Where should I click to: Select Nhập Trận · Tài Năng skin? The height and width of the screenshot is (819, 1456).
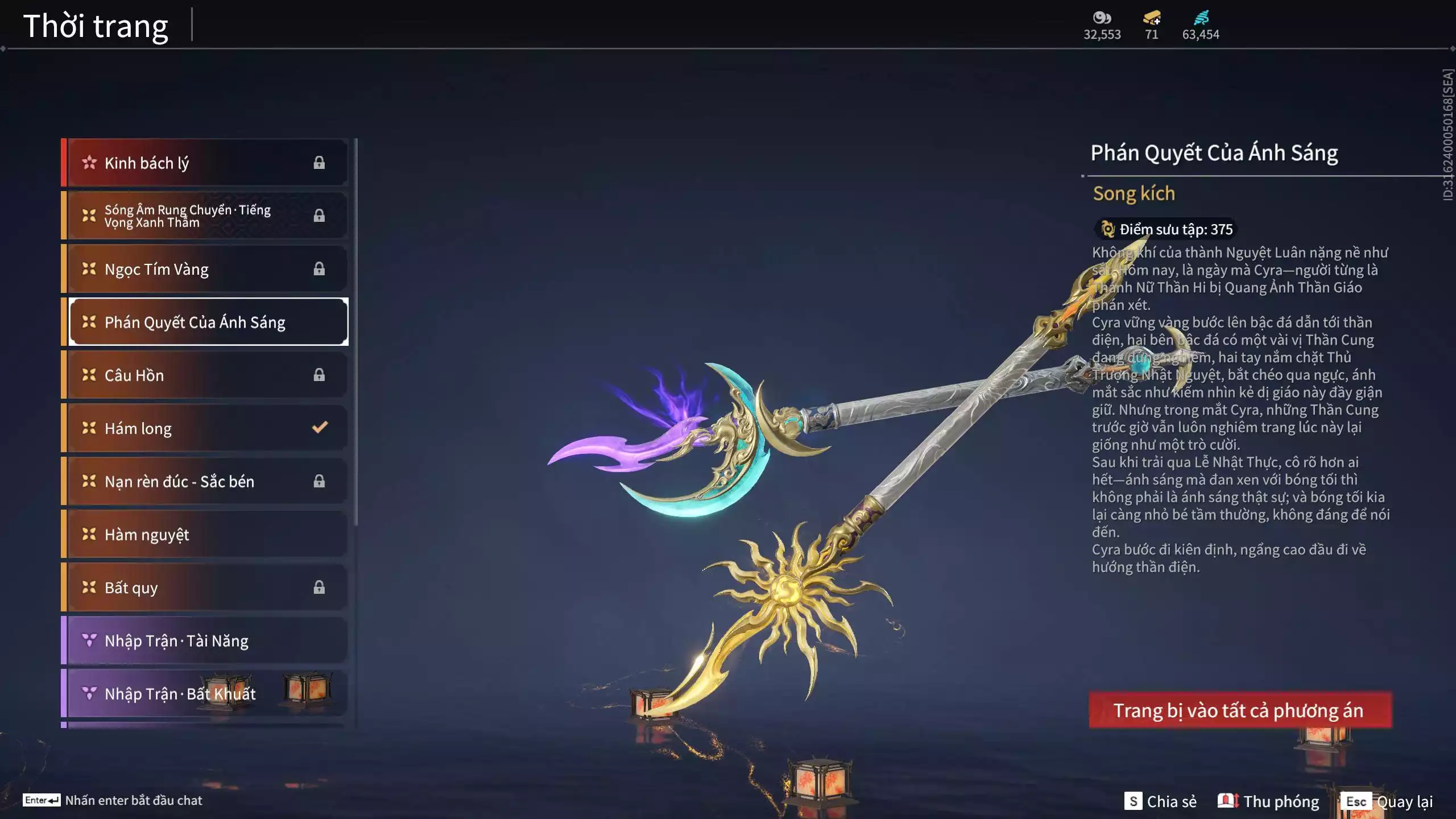205,641
